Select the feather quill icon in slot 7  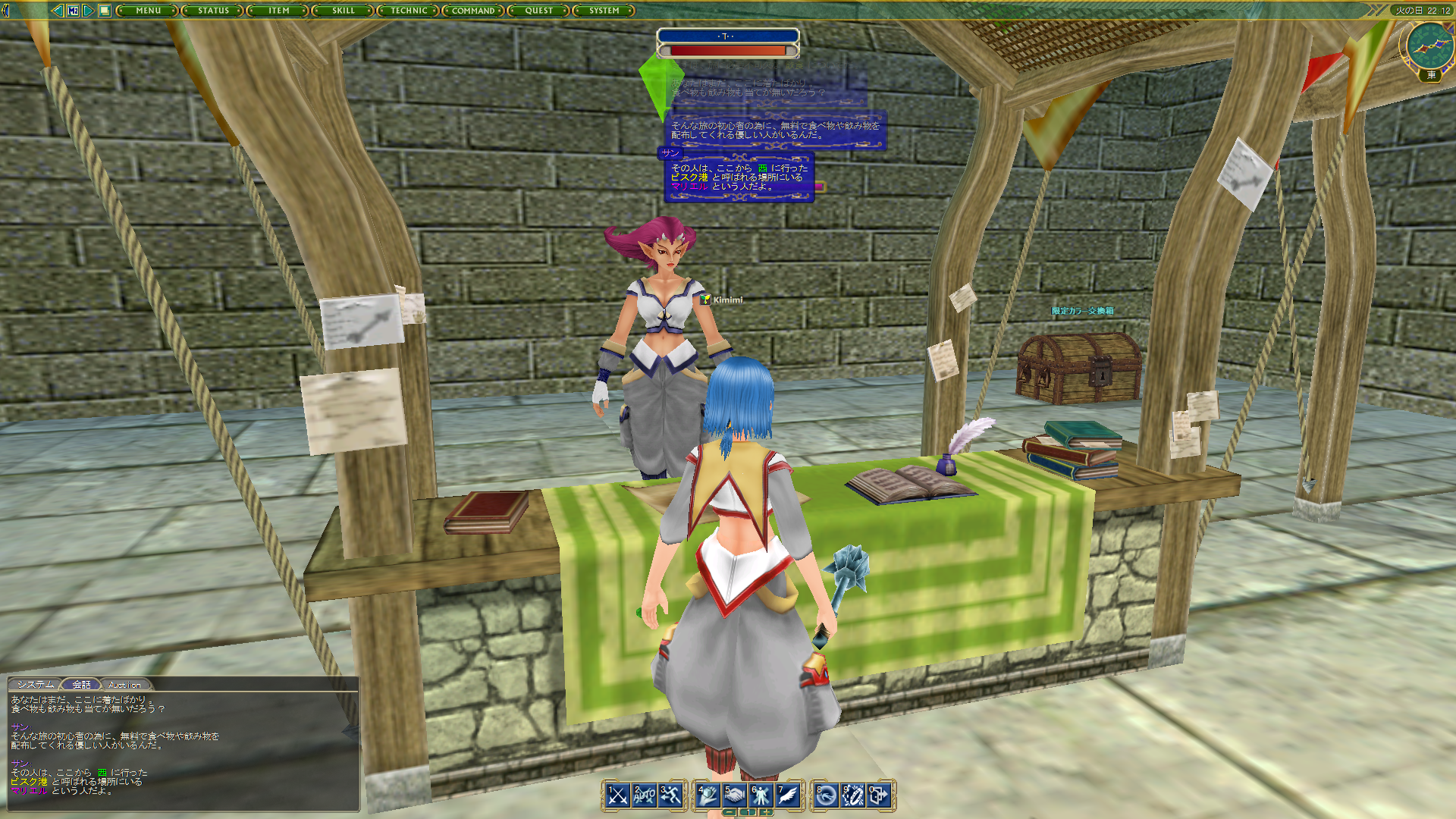(761, 794)
